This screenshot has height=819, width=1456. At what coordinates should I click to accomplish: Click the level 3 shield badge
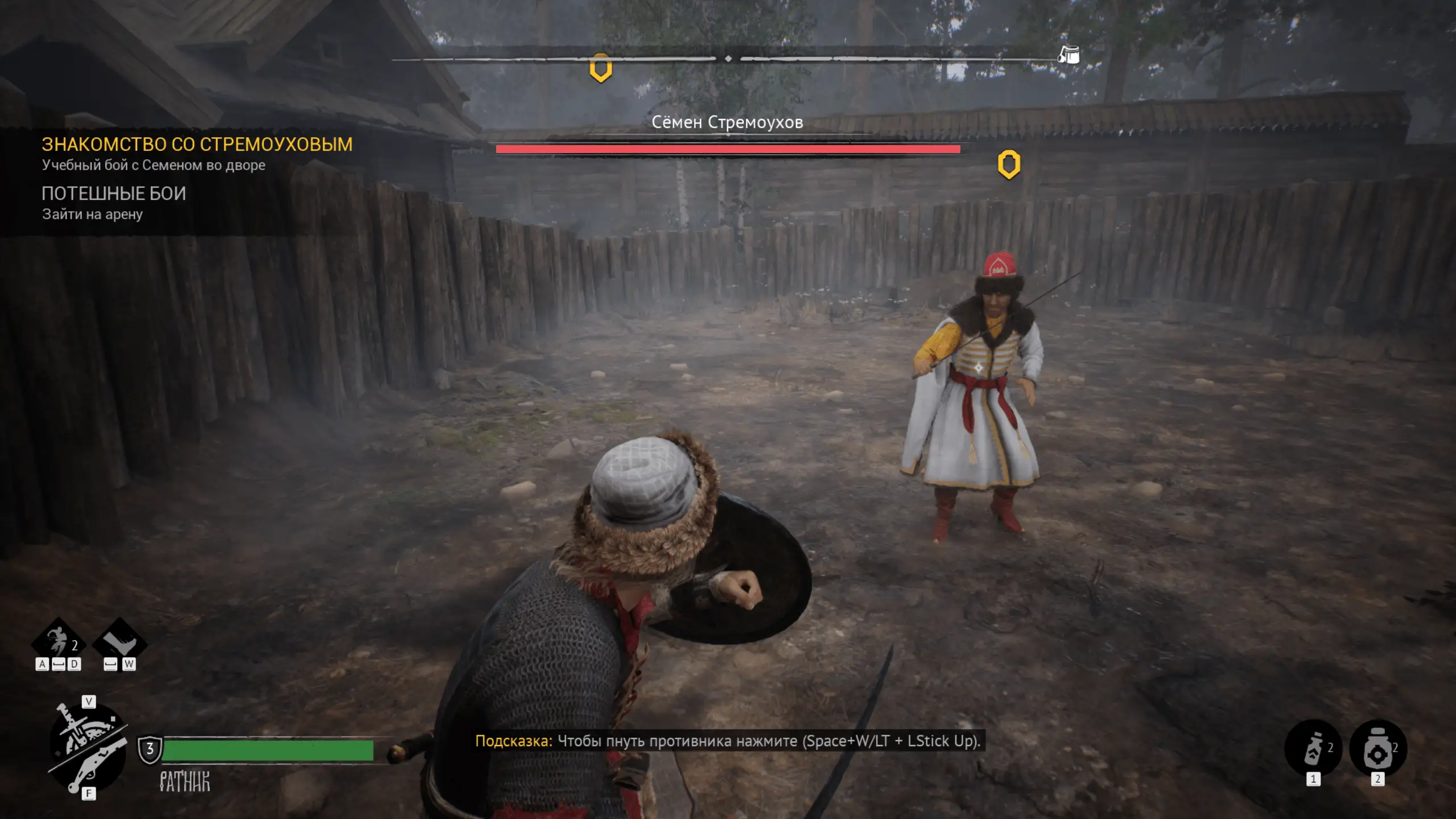pyautogui.click(x=150, y=749)
